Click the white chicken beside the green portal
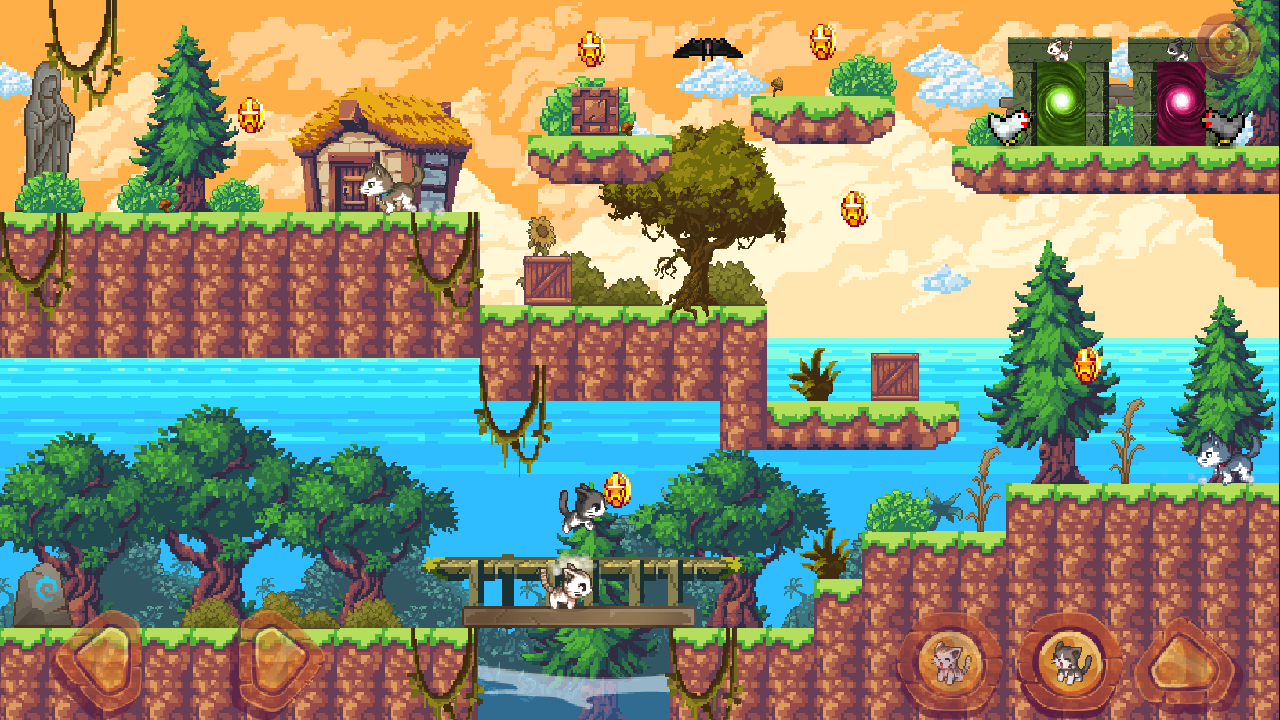Screen dimensions: 1280x720 [x=1007, y=126]
